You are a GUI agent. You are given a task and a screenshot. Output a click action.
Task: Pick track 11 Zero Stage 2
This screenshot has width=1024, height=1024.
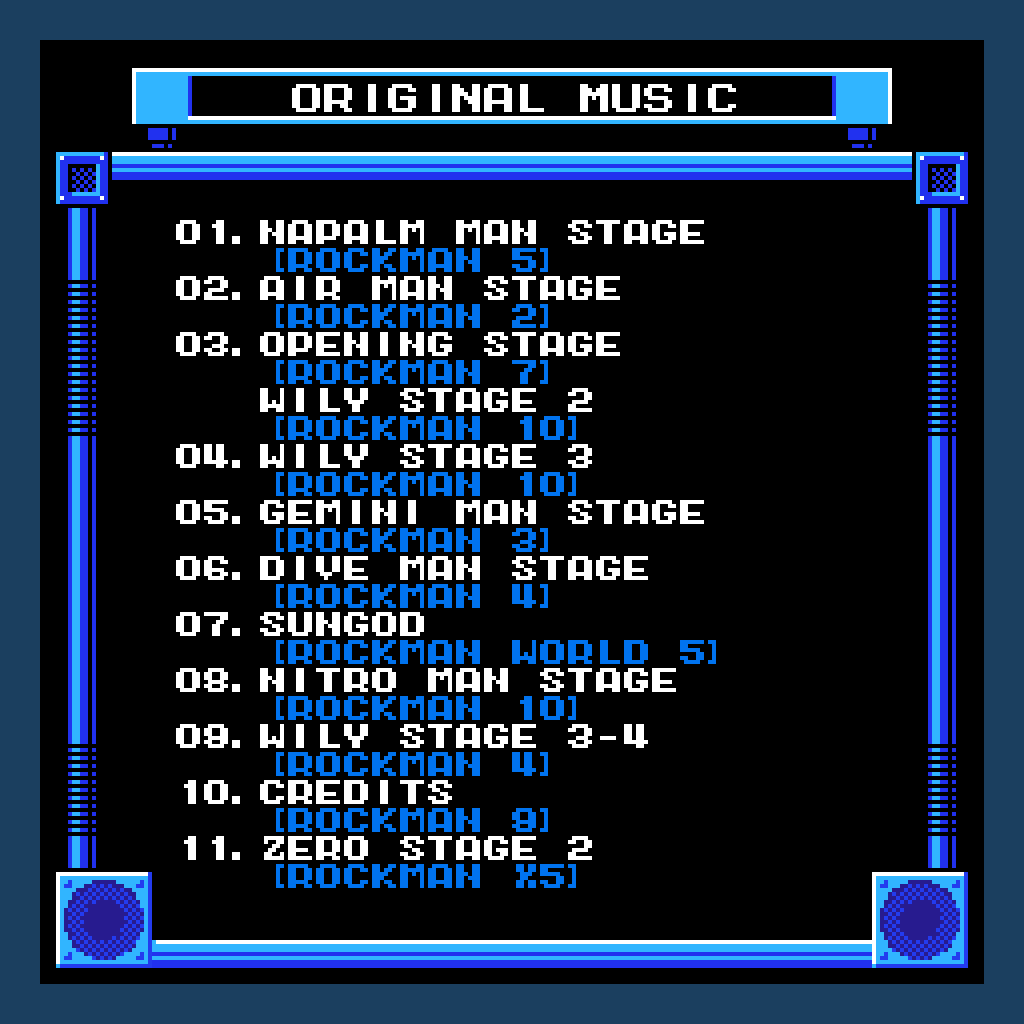point(426,849)
